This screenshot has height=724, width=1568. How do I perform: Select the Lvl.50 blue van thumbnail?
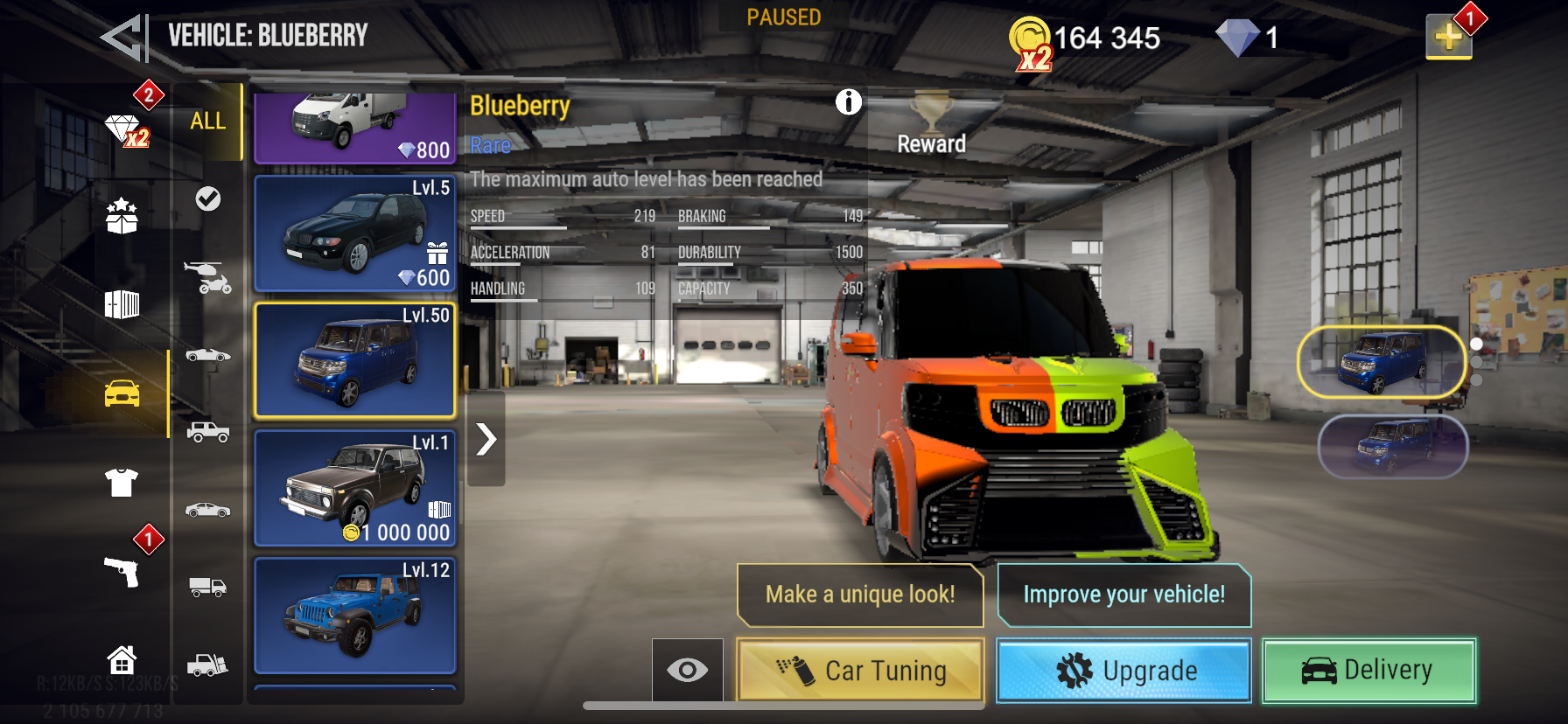354,361
